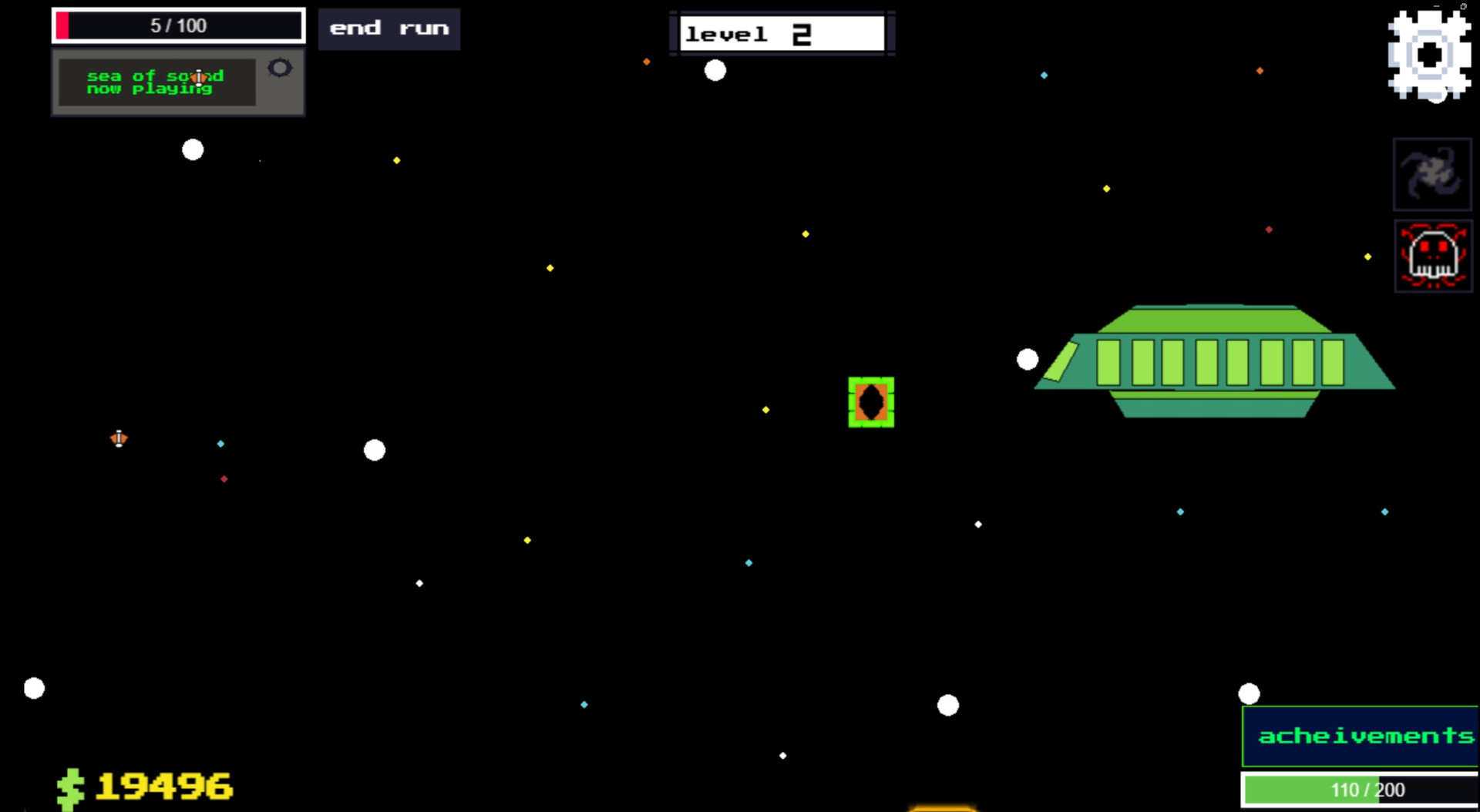Image resolution: width=1480 pixels, height=812 pixels.
Task: Open the settings gear icon
Action: [x=1431, y=54]
